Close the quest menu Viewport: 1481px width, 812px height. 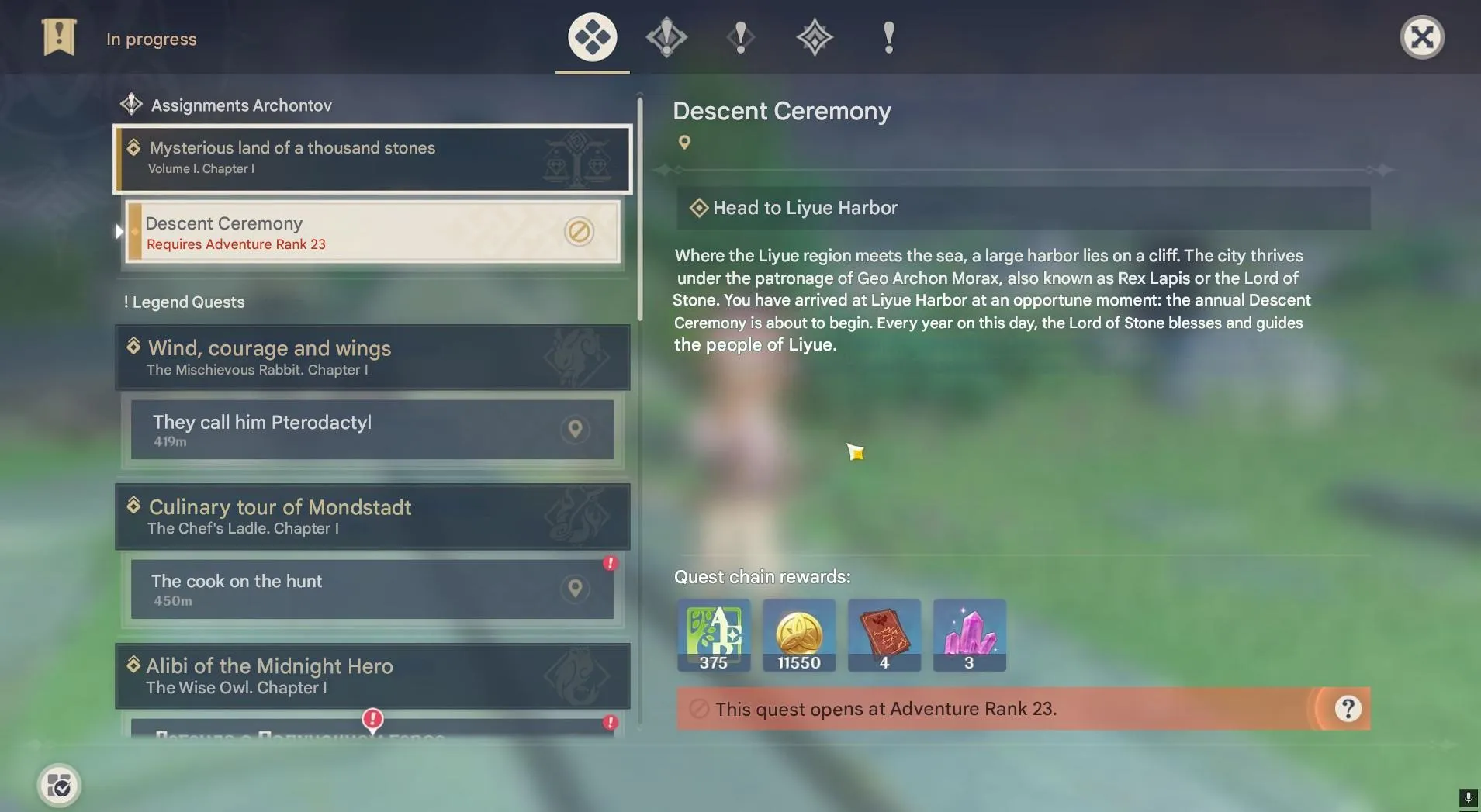[x=1421, y=37]
